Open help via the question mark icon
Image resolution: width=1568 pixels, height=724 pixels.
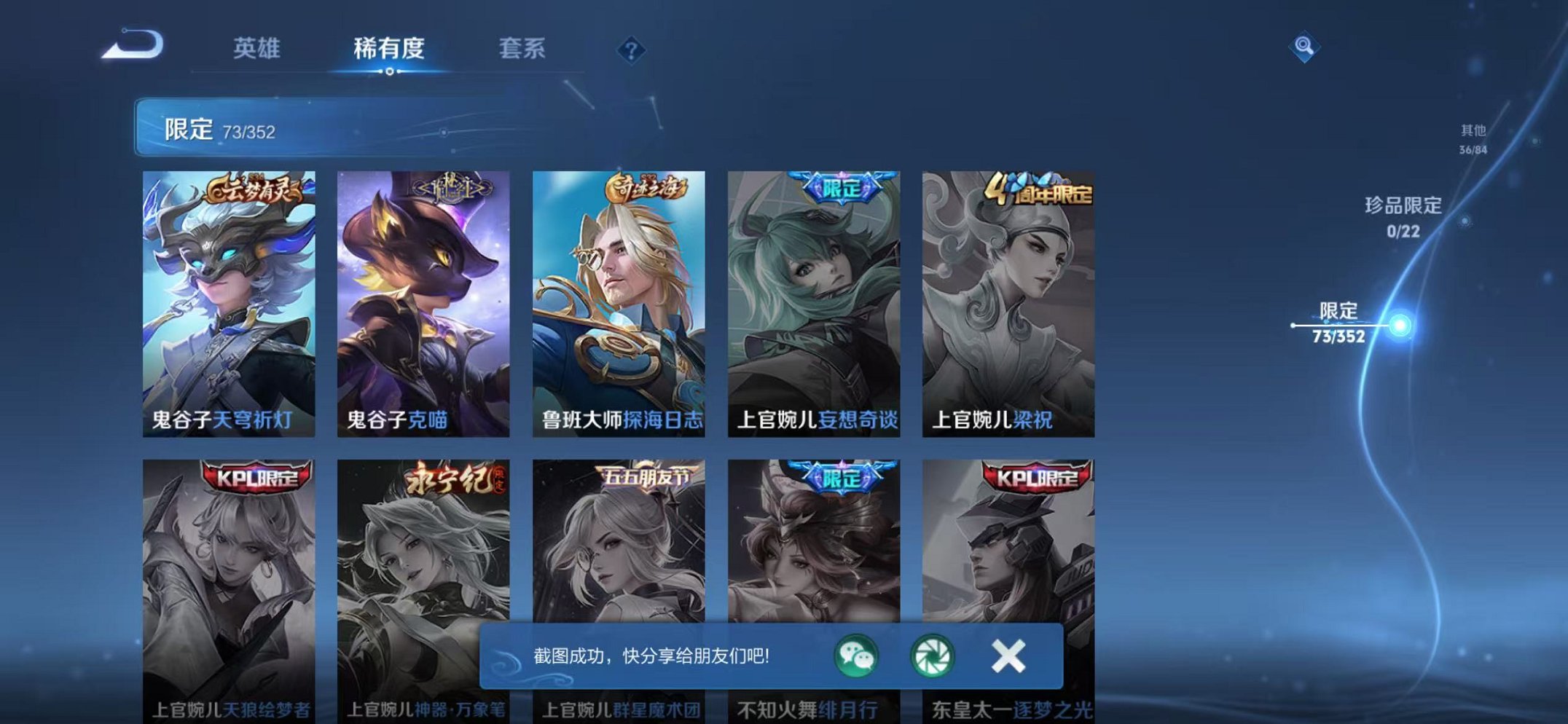coord(631,50)
